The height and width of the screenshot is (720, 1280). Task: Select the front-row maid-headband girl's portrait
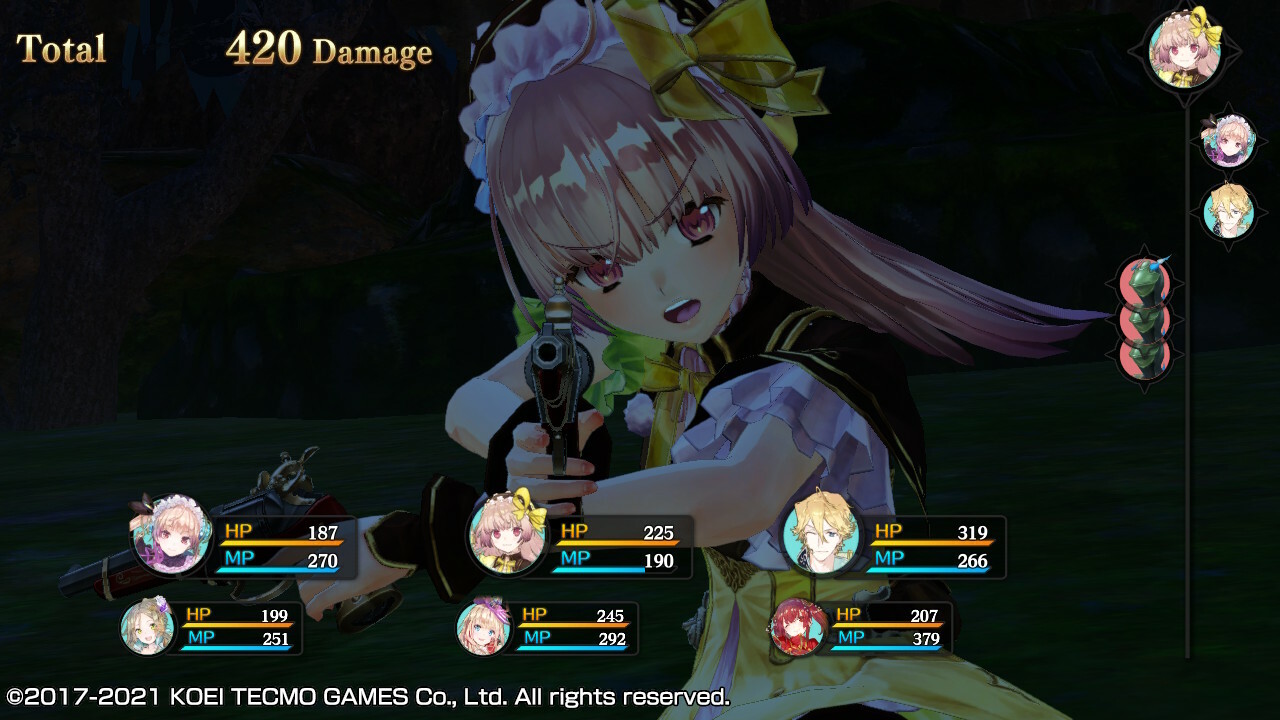[171, 534]
